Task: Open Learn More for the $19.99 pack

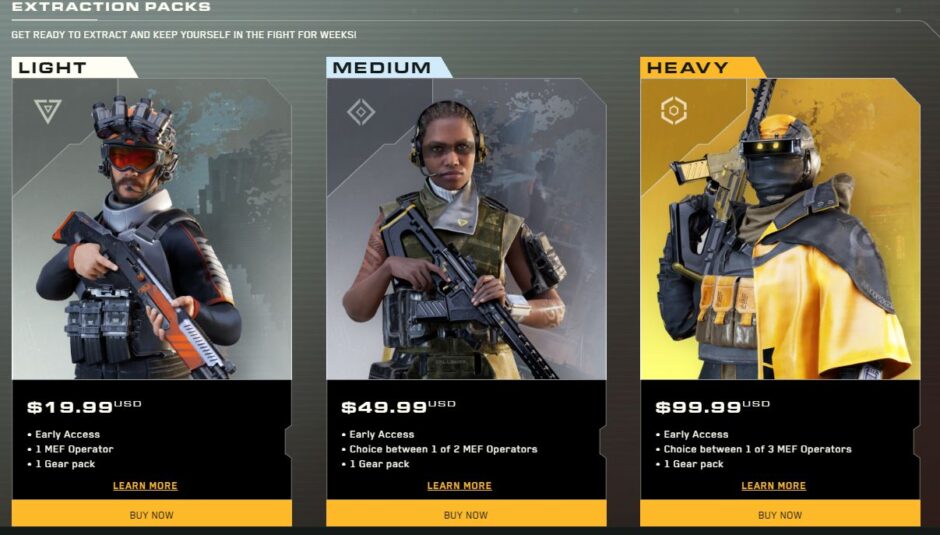Action: (x=145, y=486)
